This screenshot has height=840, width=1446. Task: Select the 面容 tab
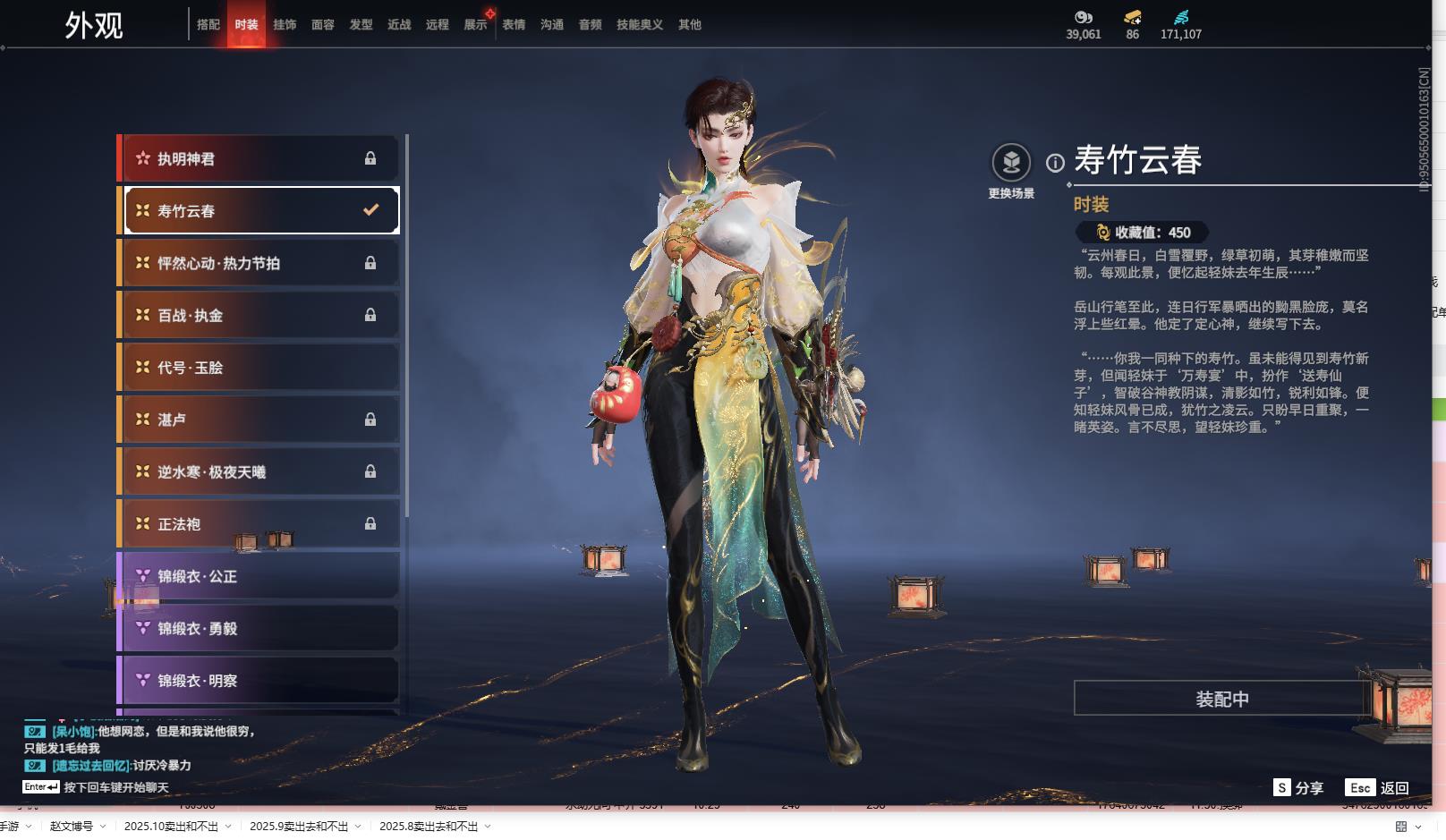[x=323, y=25]
